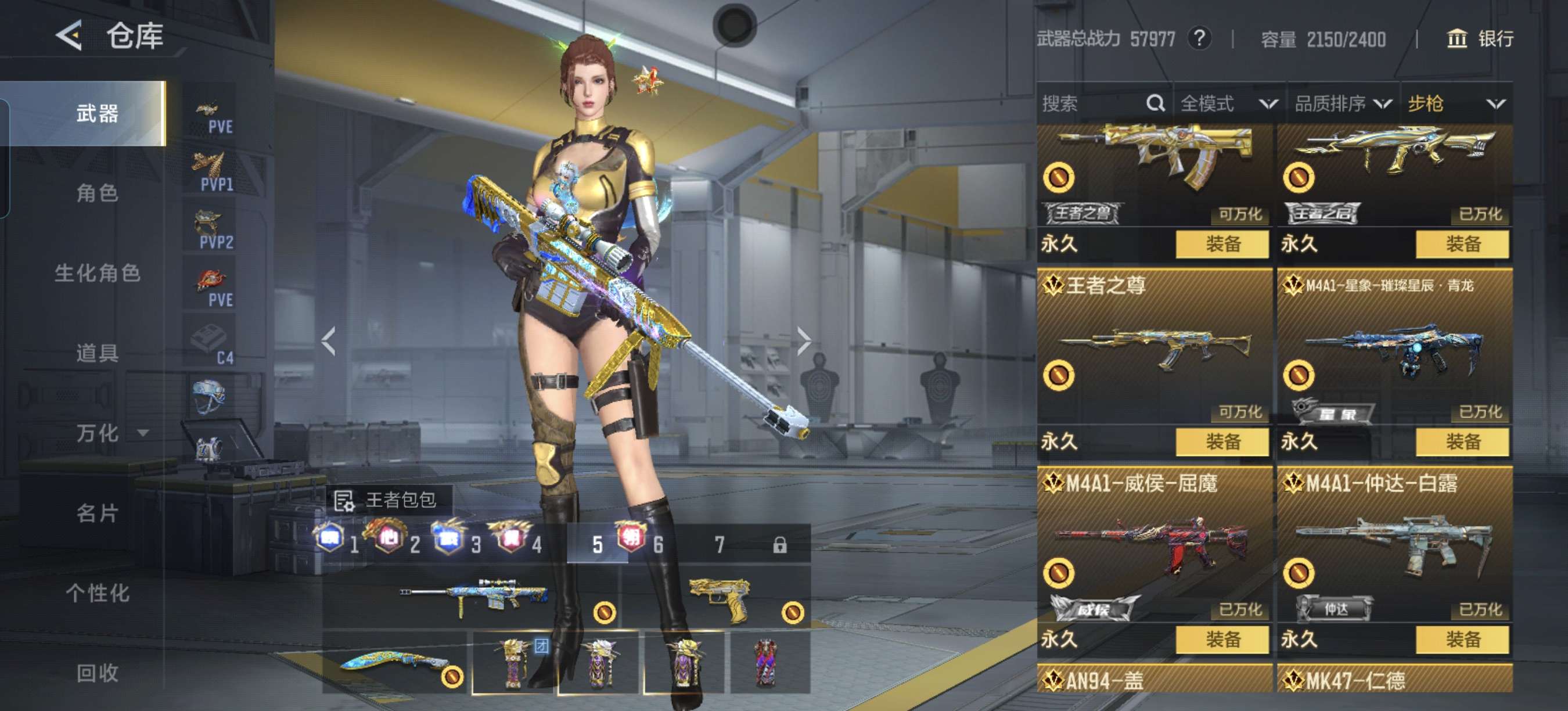Show weapon power help question mark
Screen dimensions: 1568x711
(1199, 39)
